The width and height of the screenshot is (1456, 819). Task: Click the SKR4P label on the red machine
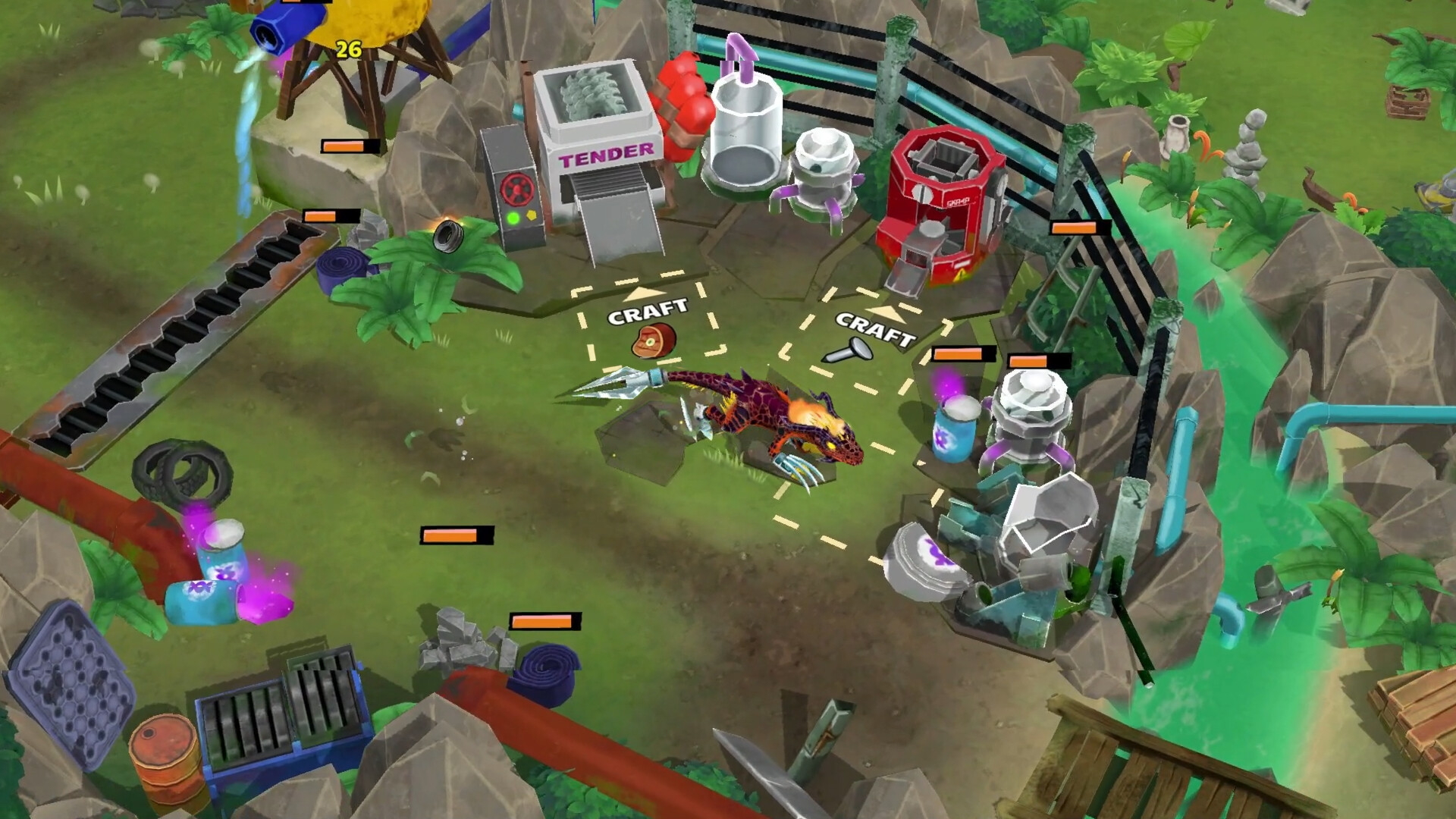point(959,202)
